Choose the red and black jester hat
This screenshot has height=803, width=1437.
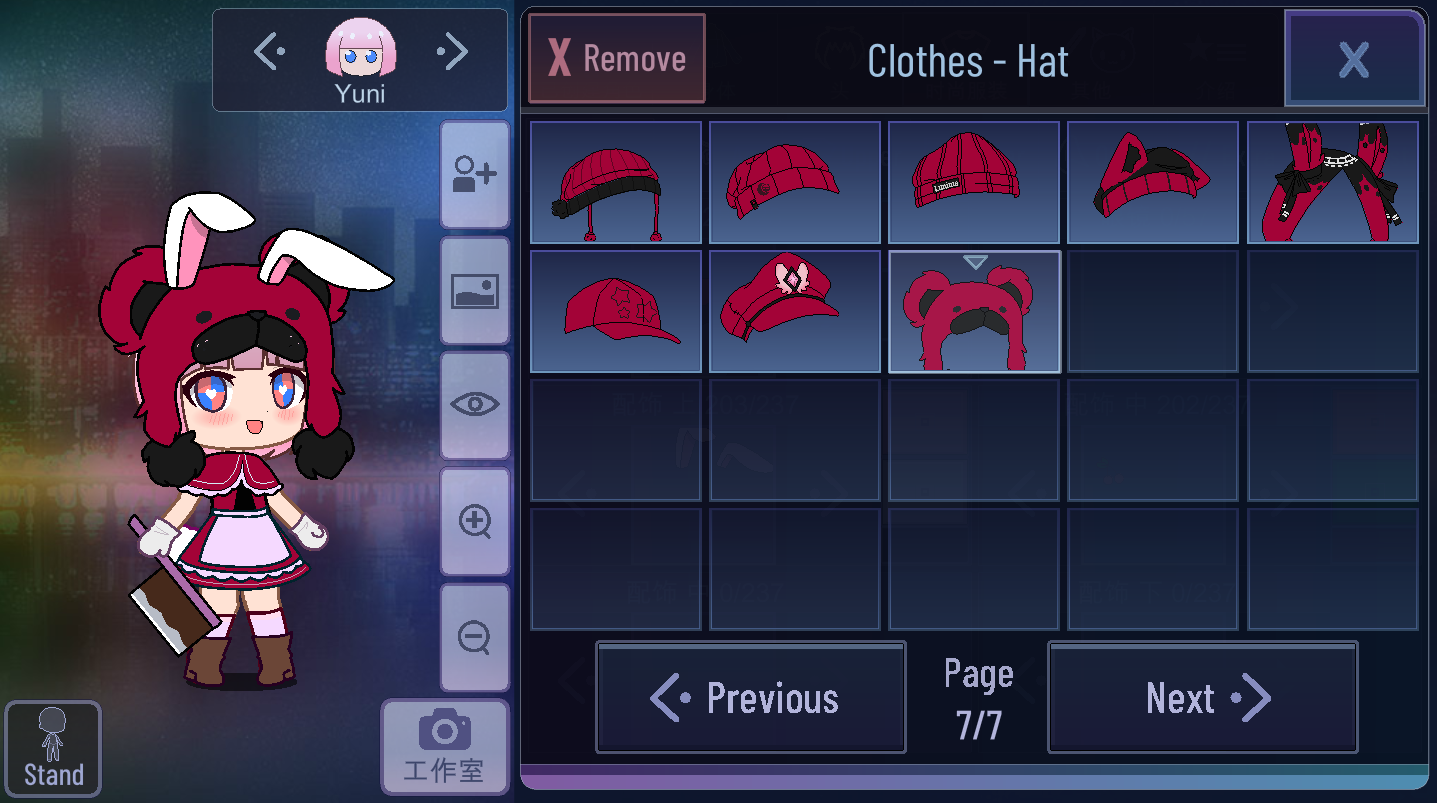coord(1332,183)
